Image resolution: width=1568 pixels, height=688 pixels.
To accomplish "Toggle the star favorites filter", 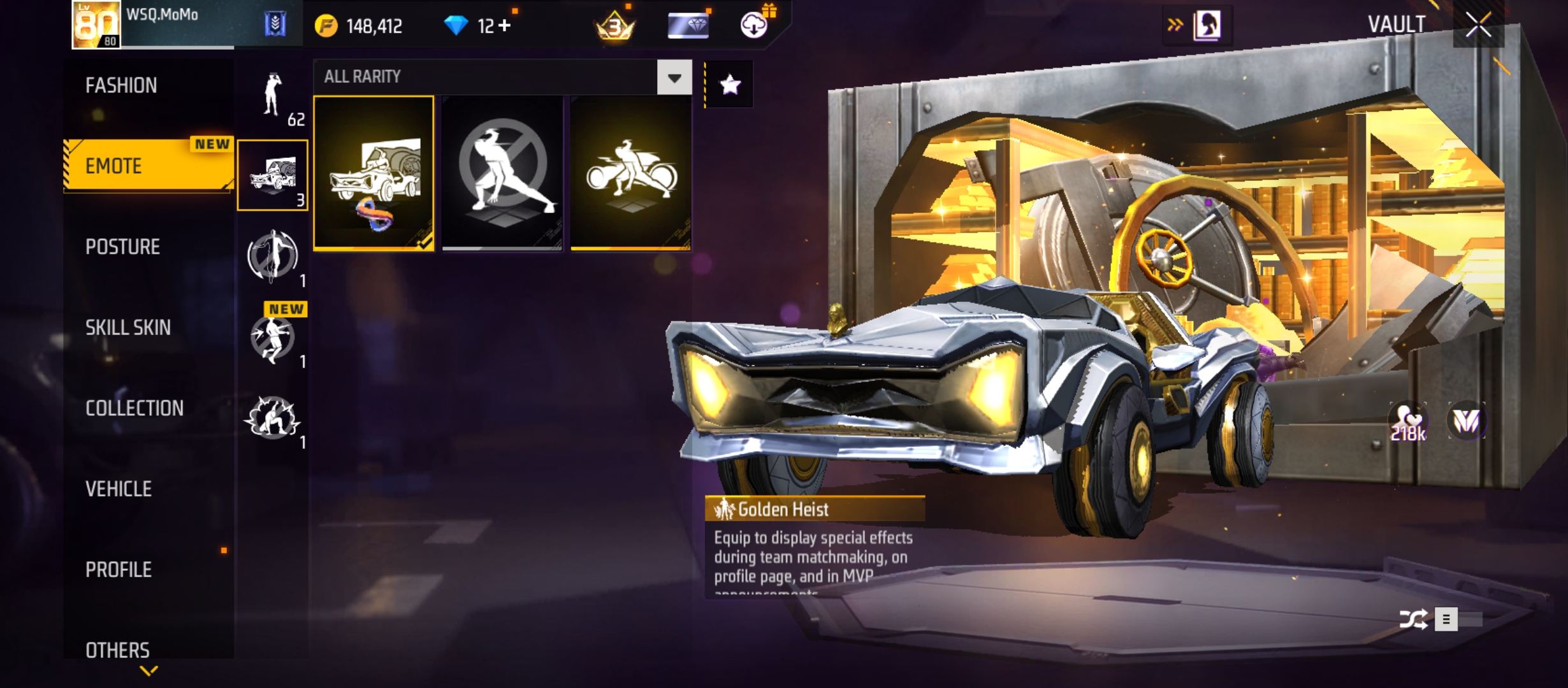I will coord(730,84).
